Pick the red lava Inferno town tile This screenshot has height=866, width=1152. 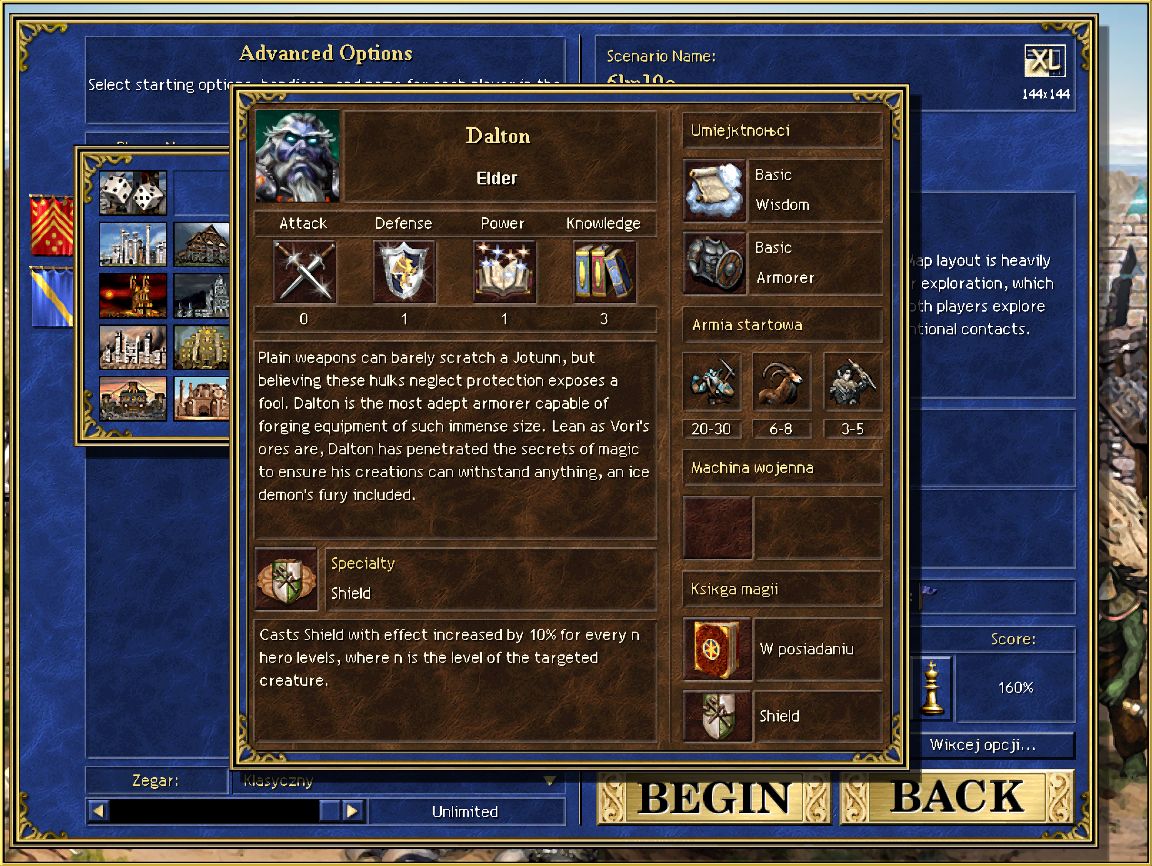pos(133,295)
